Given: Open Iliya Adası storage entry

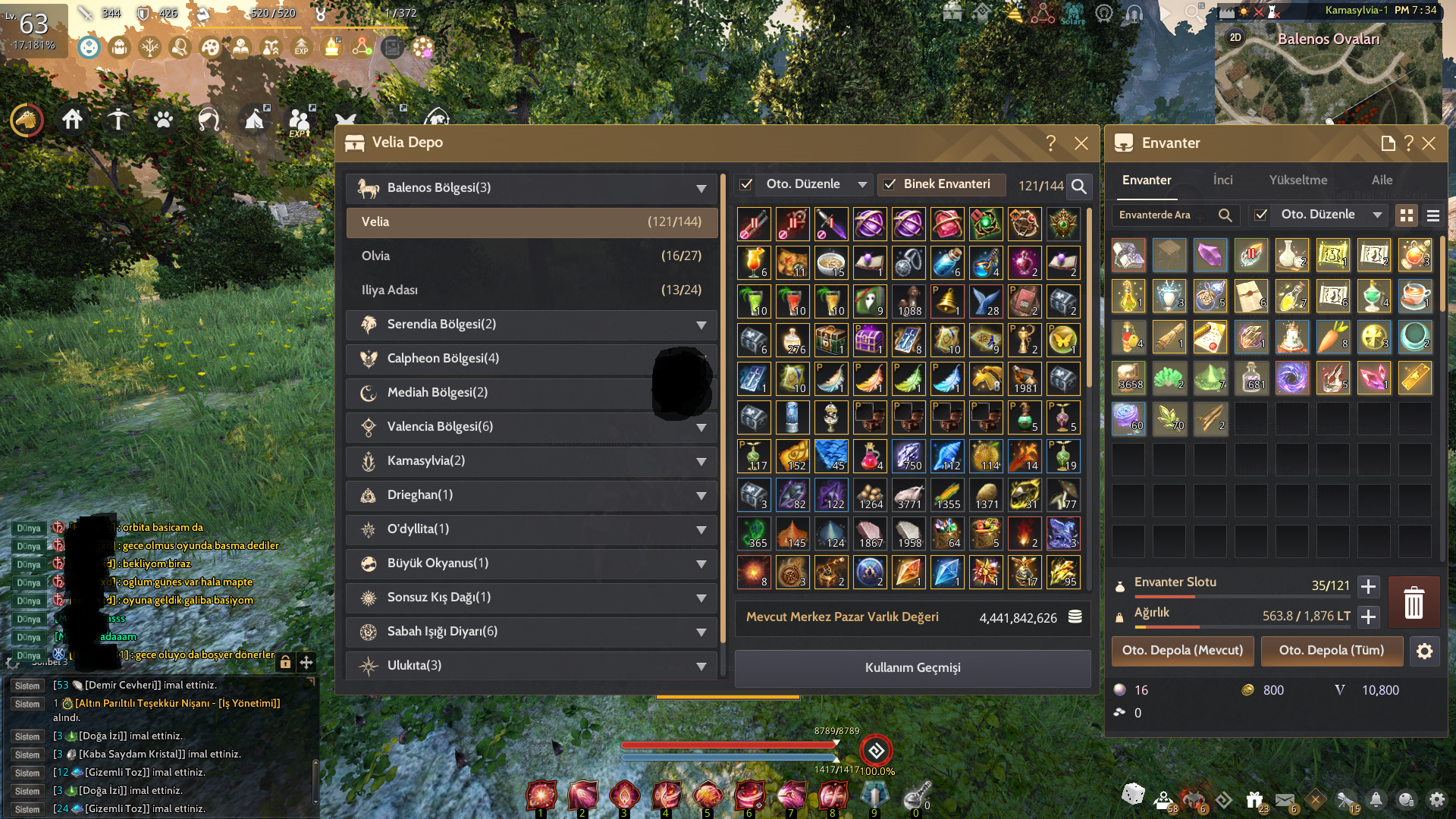Looking at the screenshot, I should tap(532, 290).
